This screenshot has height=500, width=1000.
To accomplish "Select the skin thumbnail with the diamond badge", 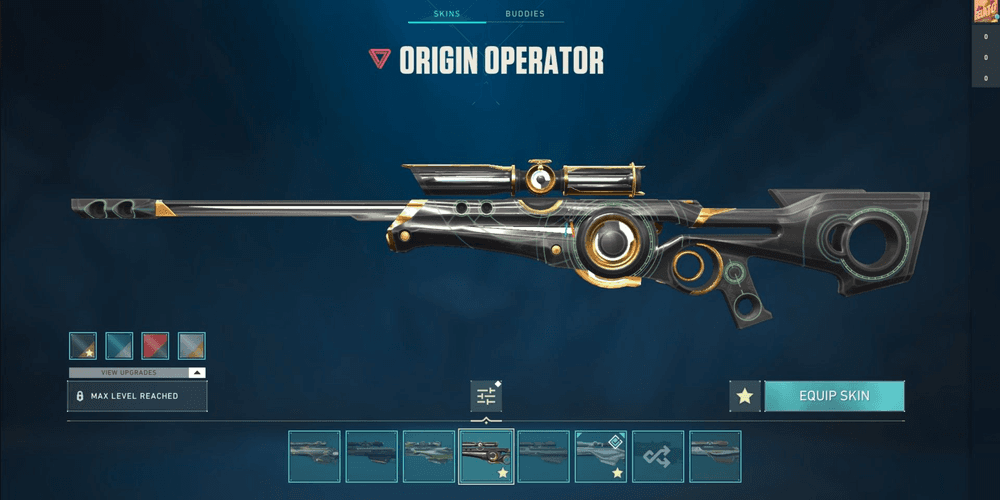I will [600, 456].
